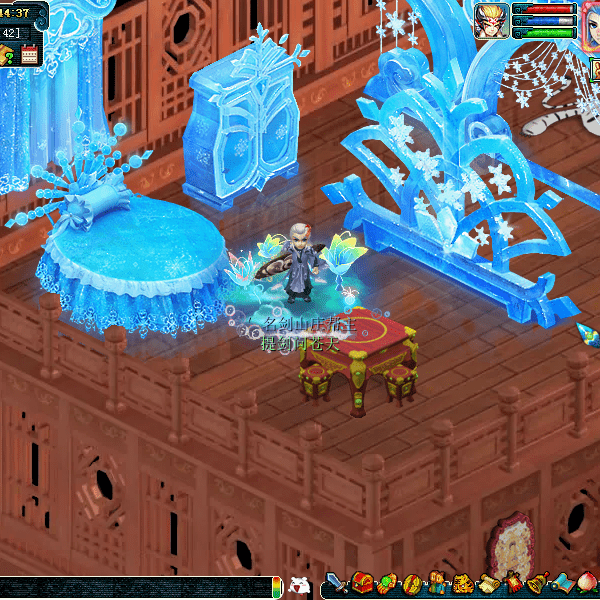Click the small character figure icon
600x600 pixels.
437,584
